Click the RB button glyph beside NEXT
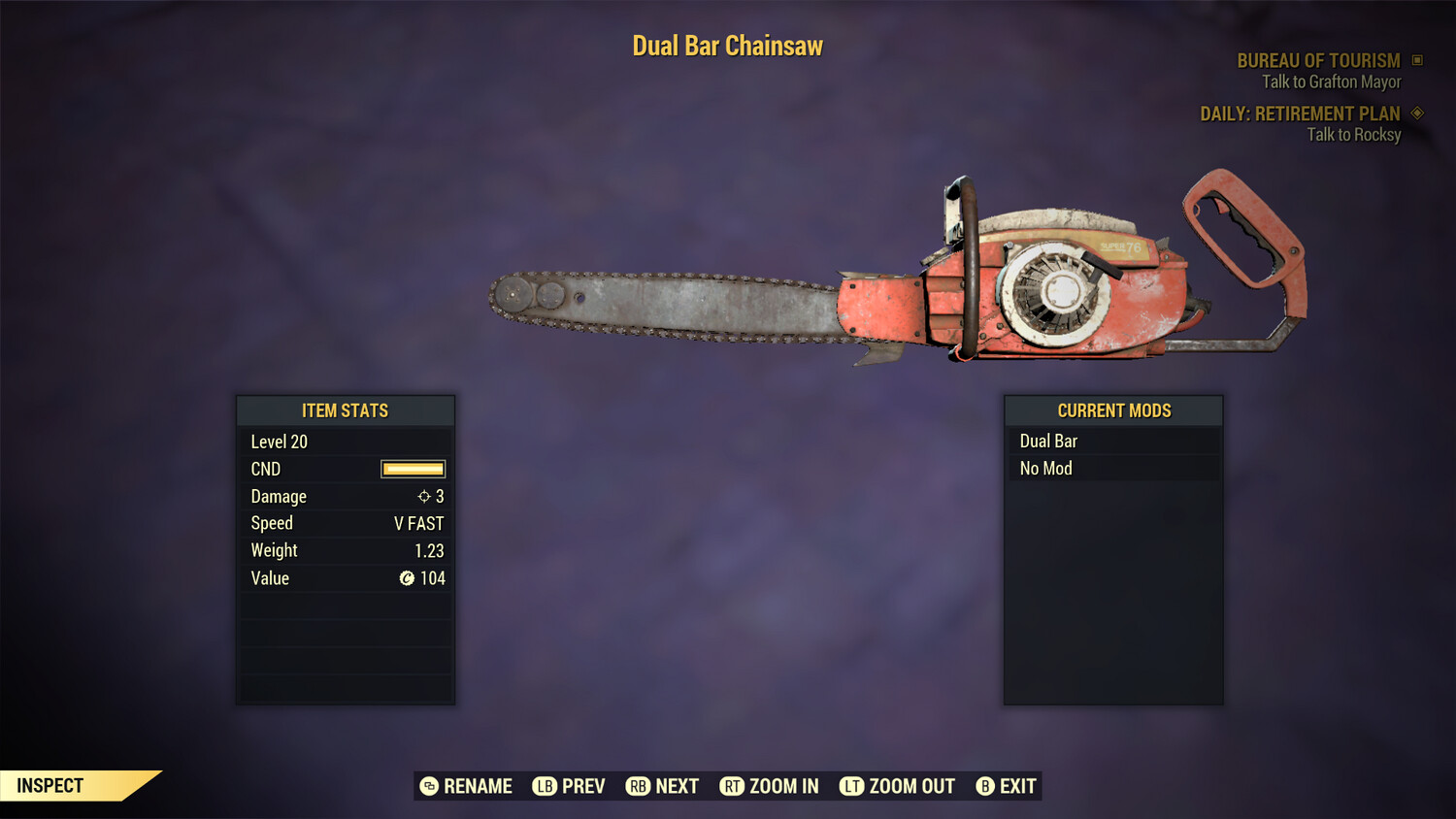This screenshot has height=819, width=1456. [640, 786]
